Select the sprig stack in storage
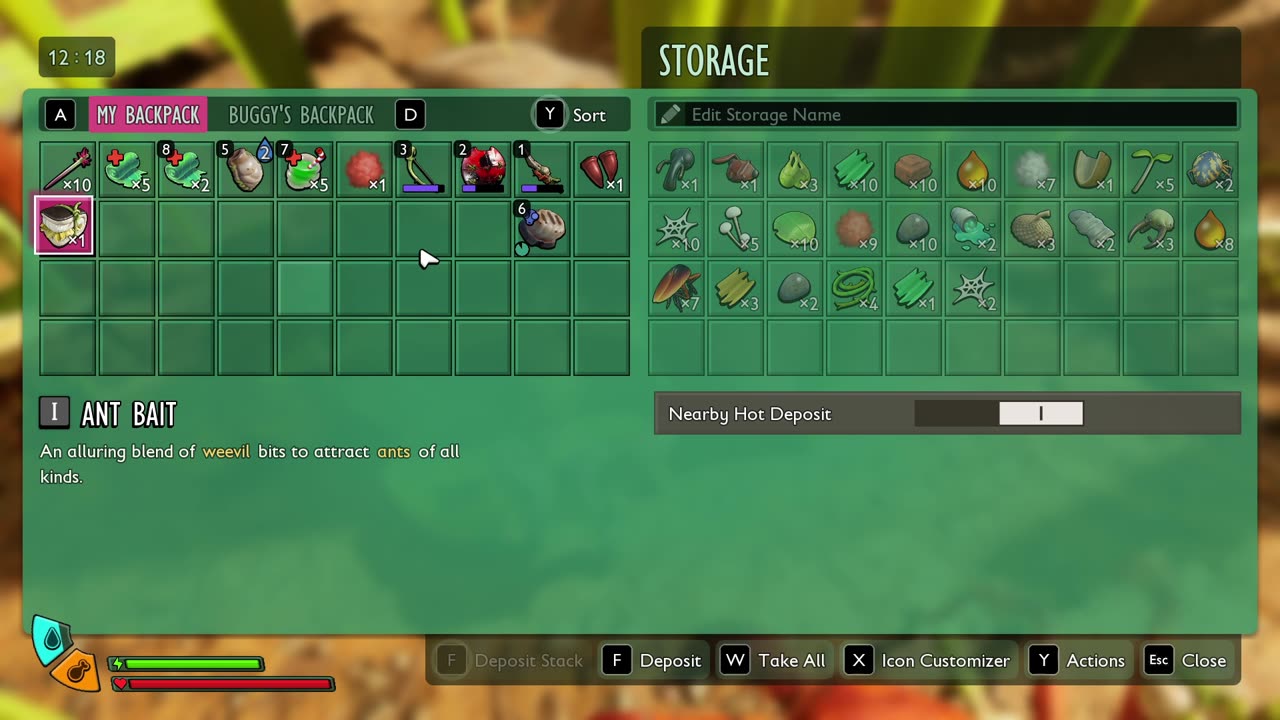 [1152, 170]
